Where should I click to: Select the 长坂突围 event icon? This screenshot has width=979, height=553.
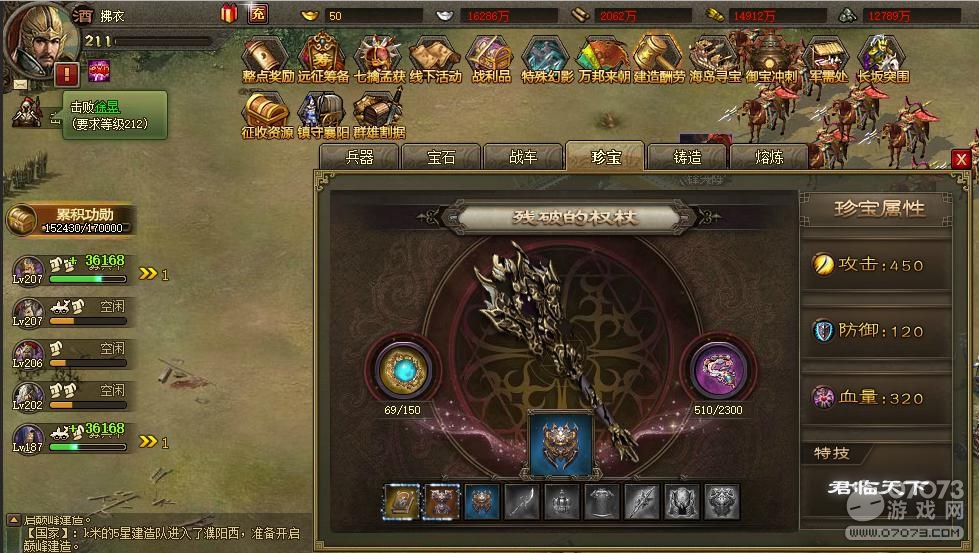(x=882, y=58)
